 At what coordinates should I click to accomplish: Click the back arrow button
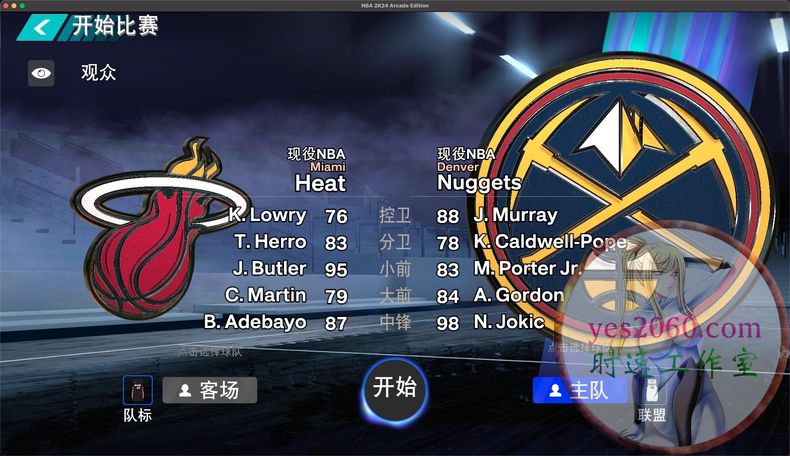[40, 27]
